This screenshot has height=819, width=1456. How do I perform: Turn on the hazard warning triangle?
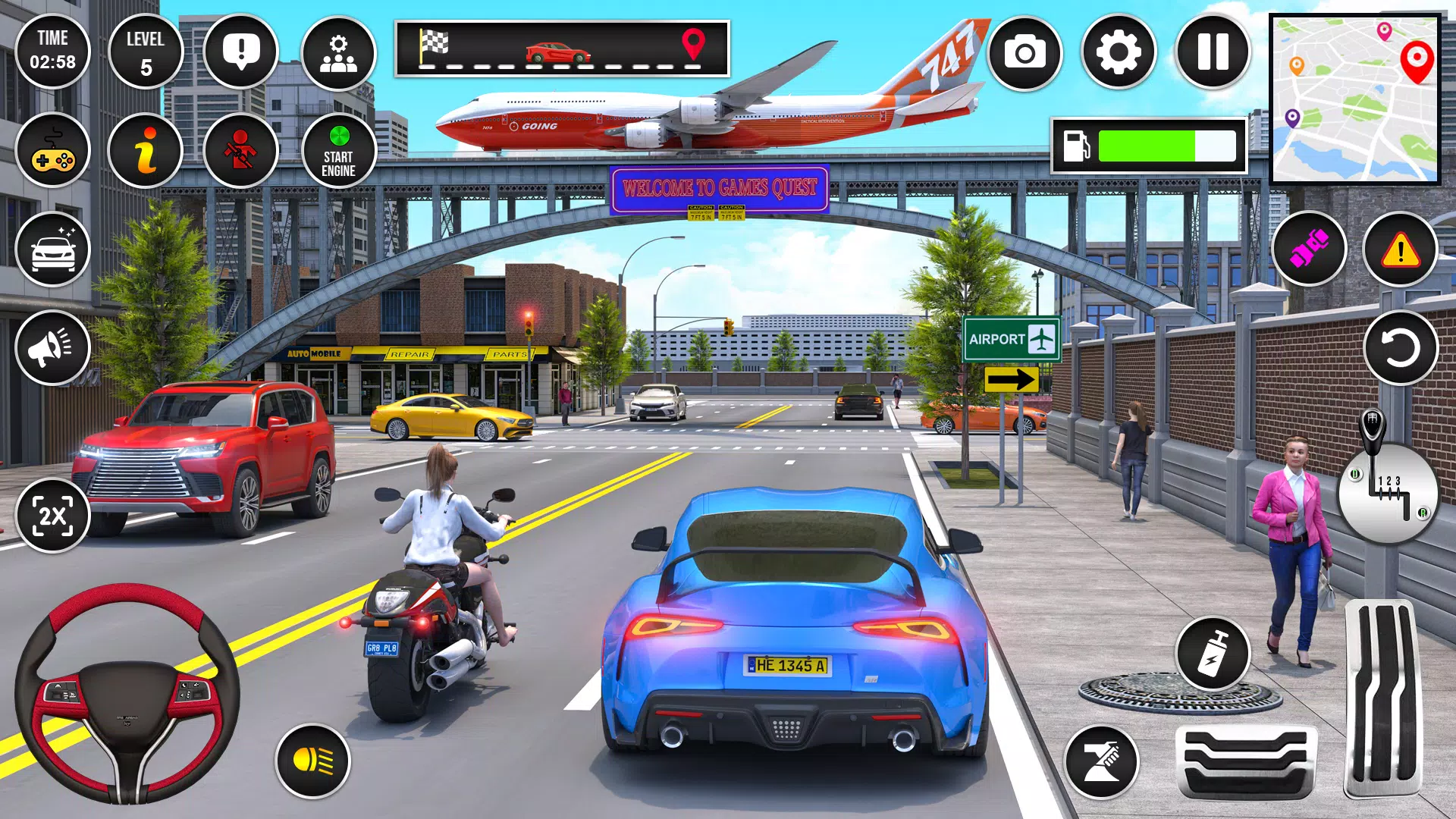(x=1400, y=249)
